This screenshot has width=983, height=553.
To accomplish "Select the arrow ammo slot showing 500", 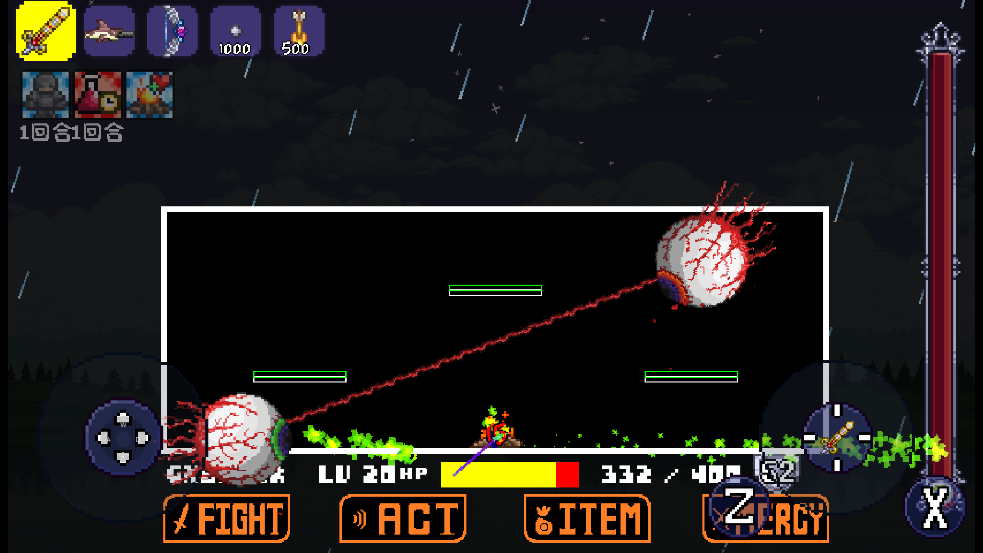I will tap(296, 31).
